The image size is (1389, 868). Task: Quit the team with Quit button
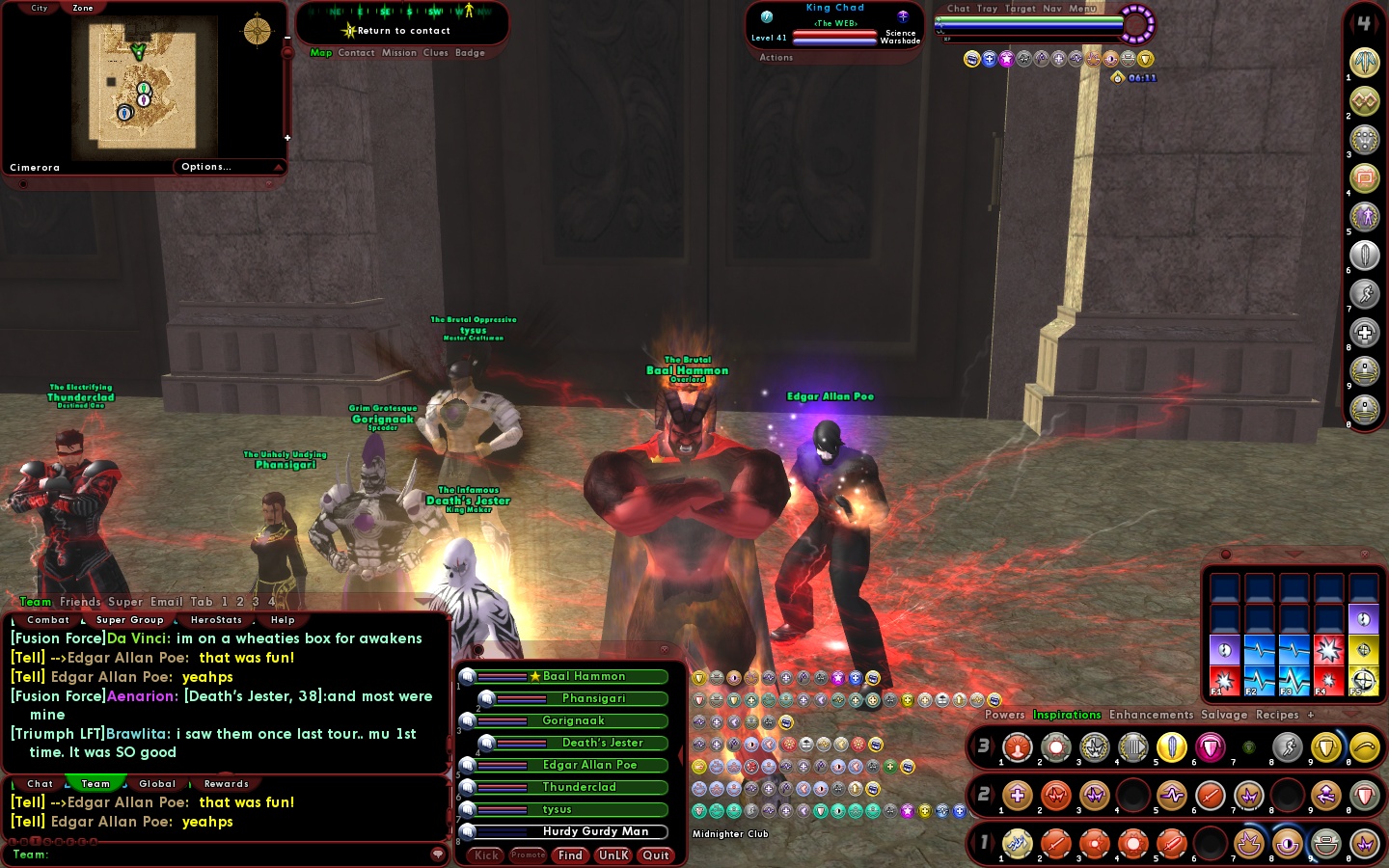pyautogui.click(x=656, y=855)
